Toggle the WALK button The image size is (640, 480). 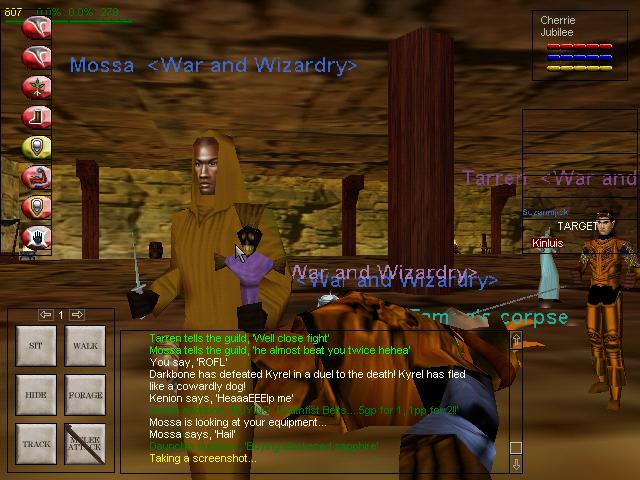[x=83, y=346]
